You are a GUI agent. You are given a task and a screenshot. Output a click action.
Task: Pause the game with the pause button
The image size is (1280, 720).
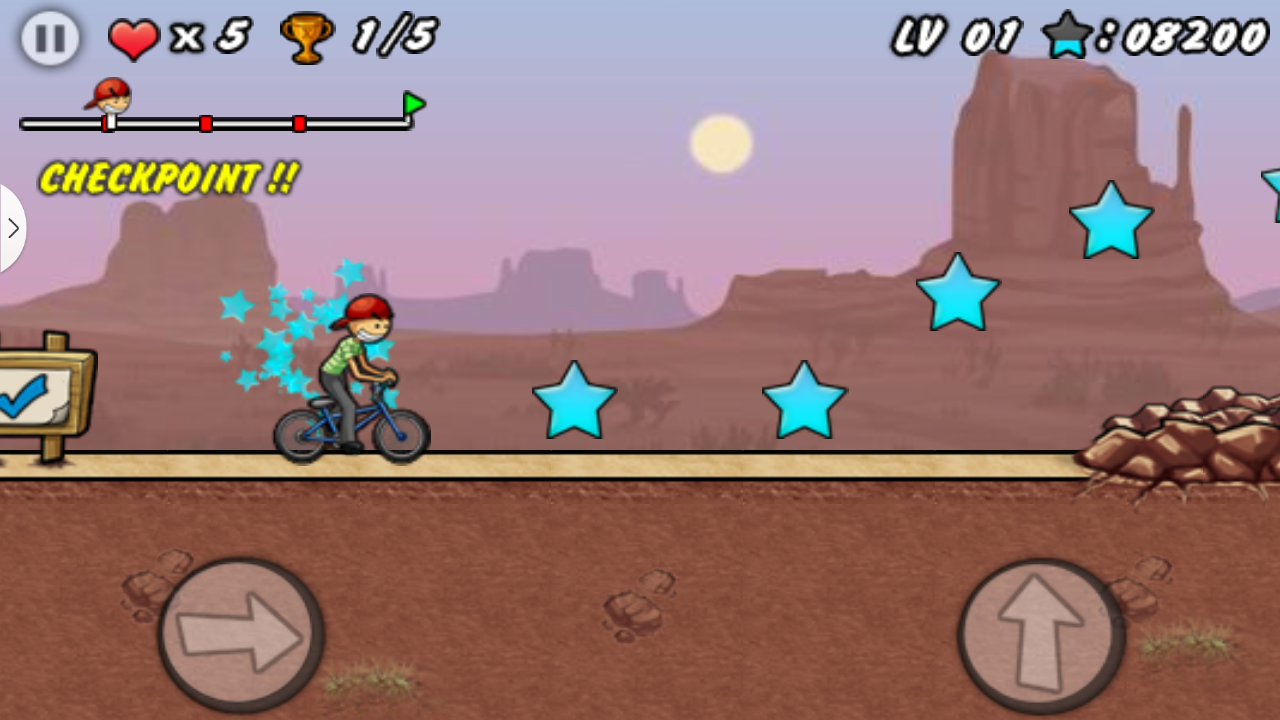(x=50, y=39)
